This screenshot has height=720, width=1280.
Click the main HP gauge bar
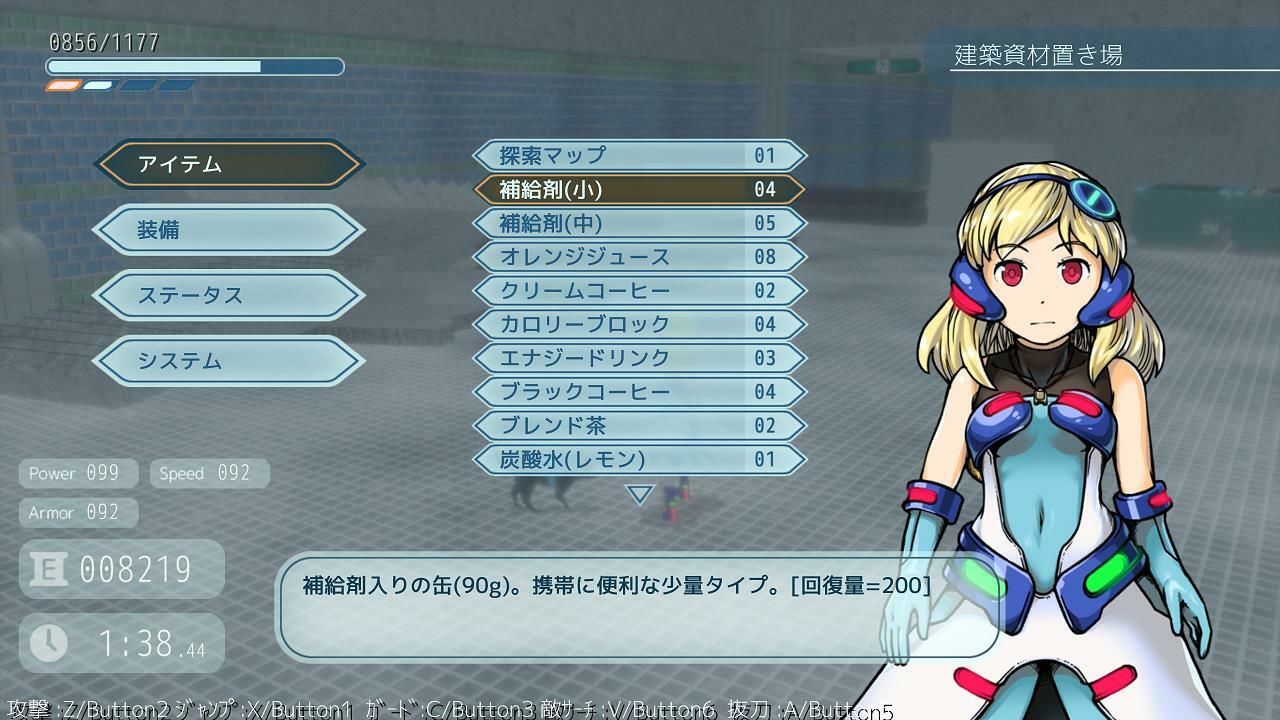pos(195,66)
